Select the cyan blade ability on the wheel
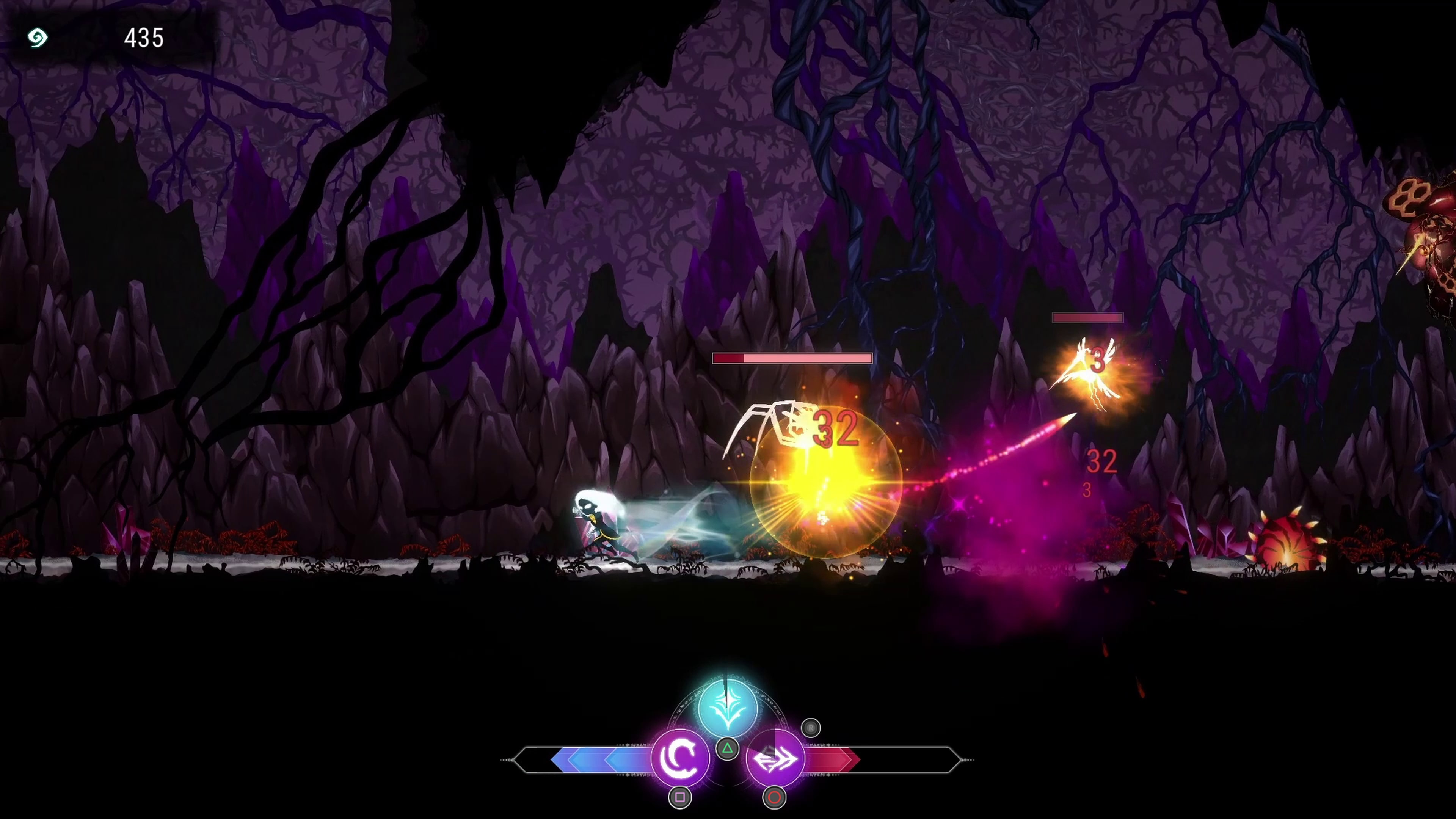The height and width of the screenshot is (819, 1456). coord(728,706)
